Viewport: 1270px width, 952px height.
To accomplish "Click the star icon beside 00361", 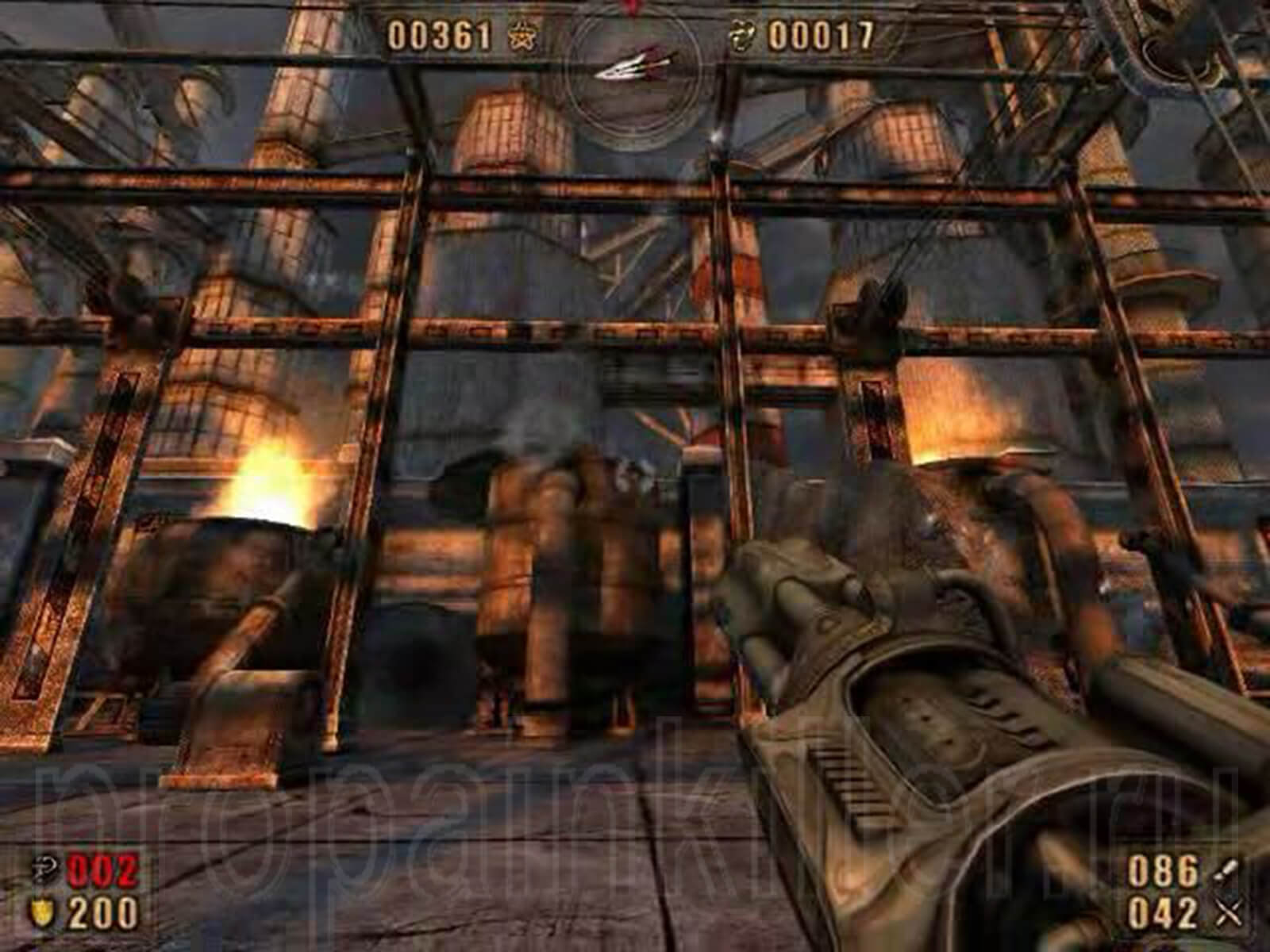I will click(520, 36).
